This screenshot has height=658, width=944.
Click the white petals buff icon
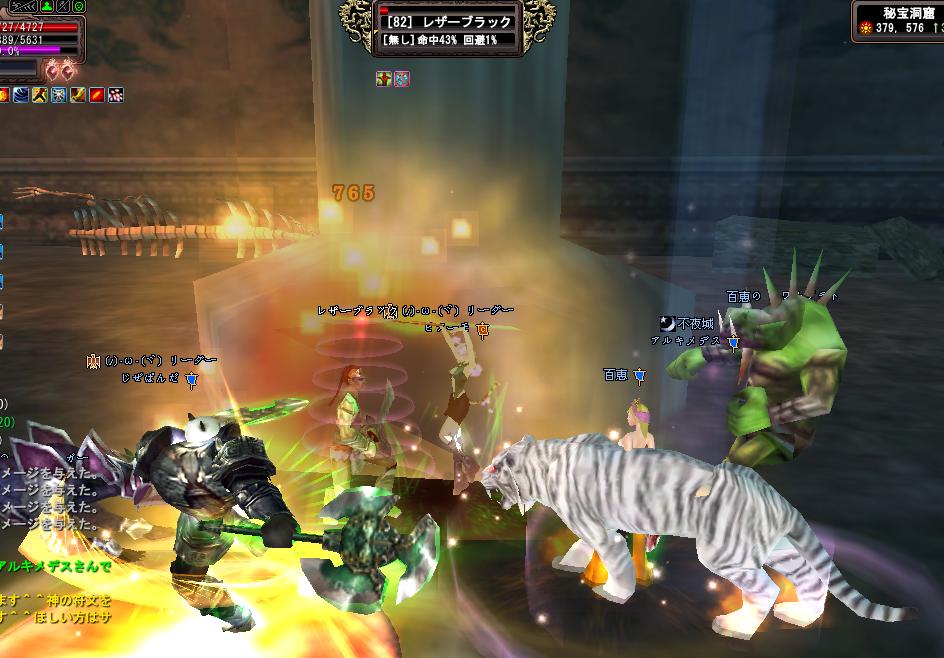pos(116,95)
